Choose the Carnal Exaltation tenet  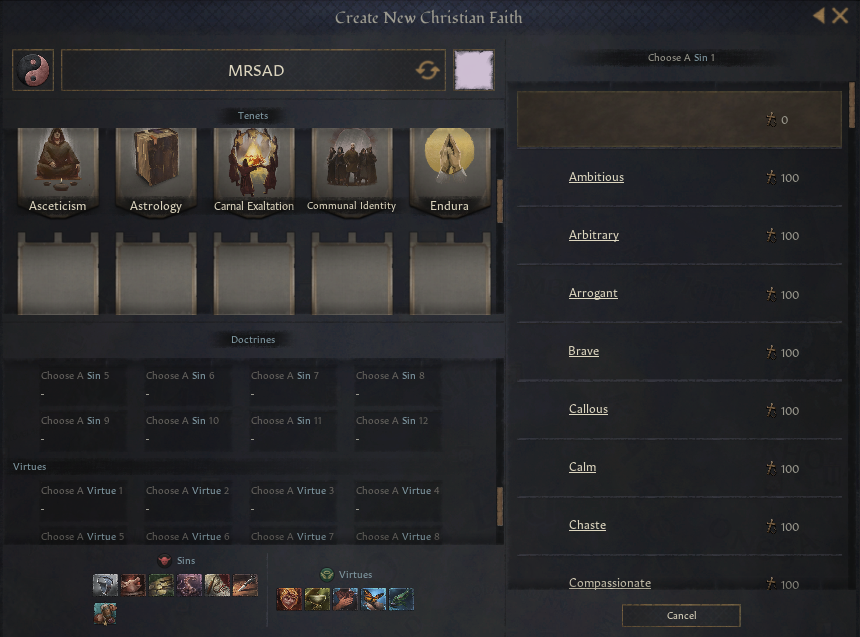[x=254, y=171]
